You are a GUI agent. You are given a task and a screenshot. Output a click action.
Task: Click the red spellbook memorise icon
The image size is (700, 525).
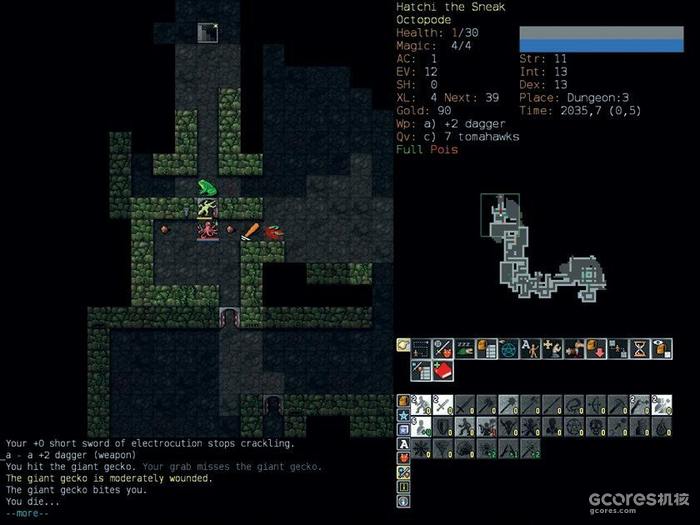tap(442, 370)
